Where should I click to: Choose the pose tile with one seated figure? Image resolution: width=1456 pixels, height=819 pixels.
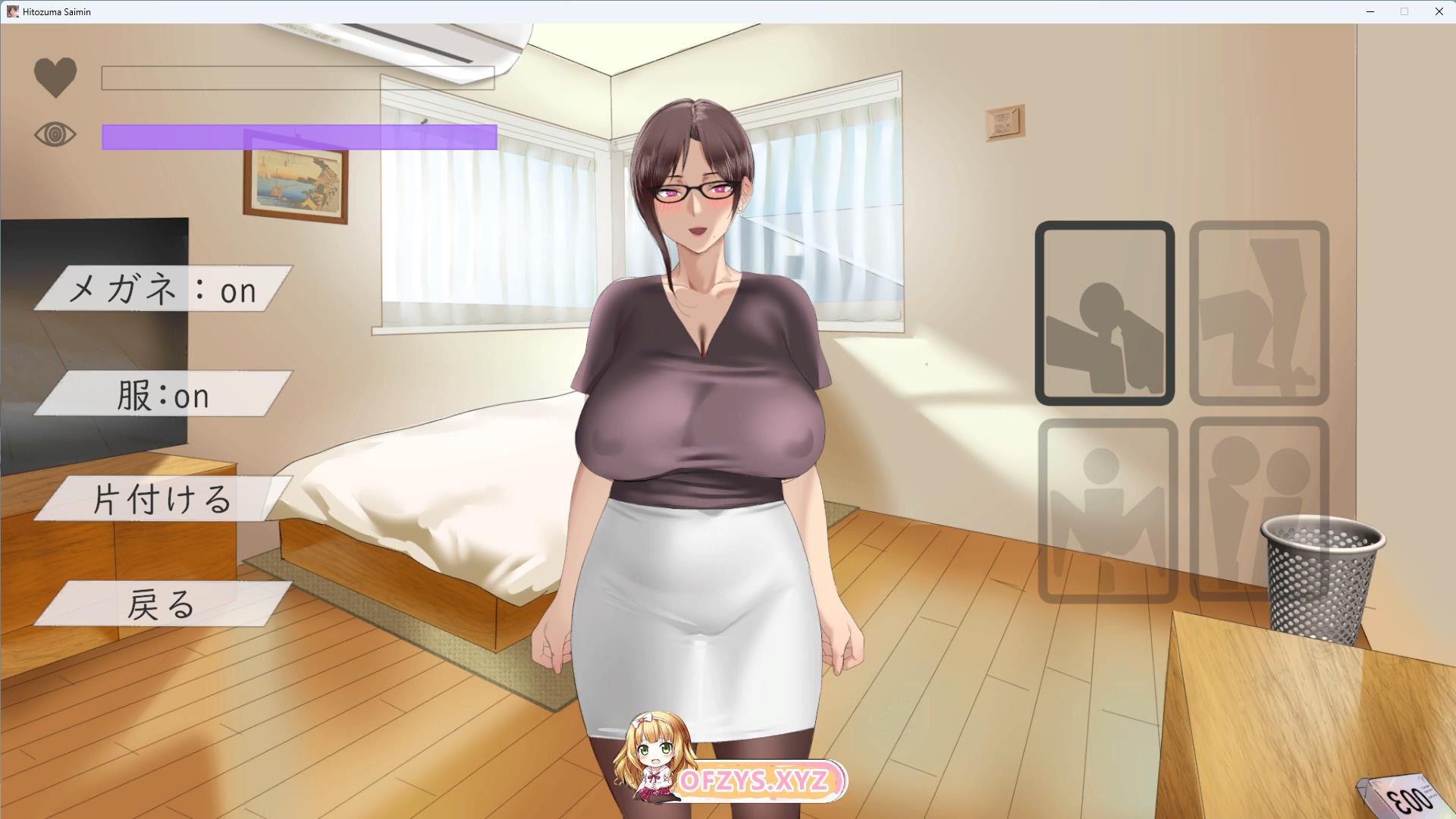pyautogui.click(x=1106, y=510)
